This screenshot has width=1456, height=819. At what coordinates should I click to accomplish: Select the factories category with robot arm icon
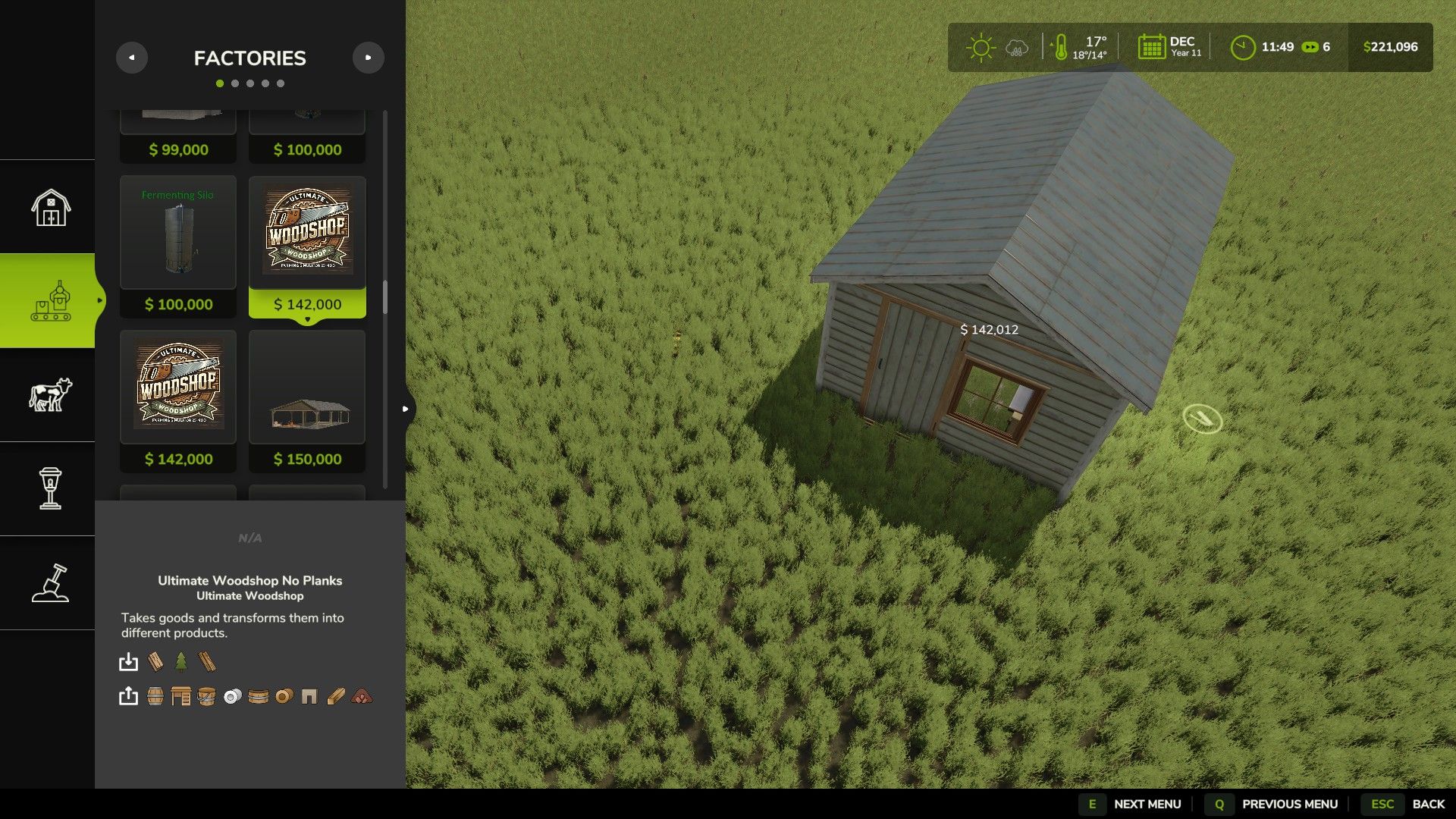click(x=50, y=301)
